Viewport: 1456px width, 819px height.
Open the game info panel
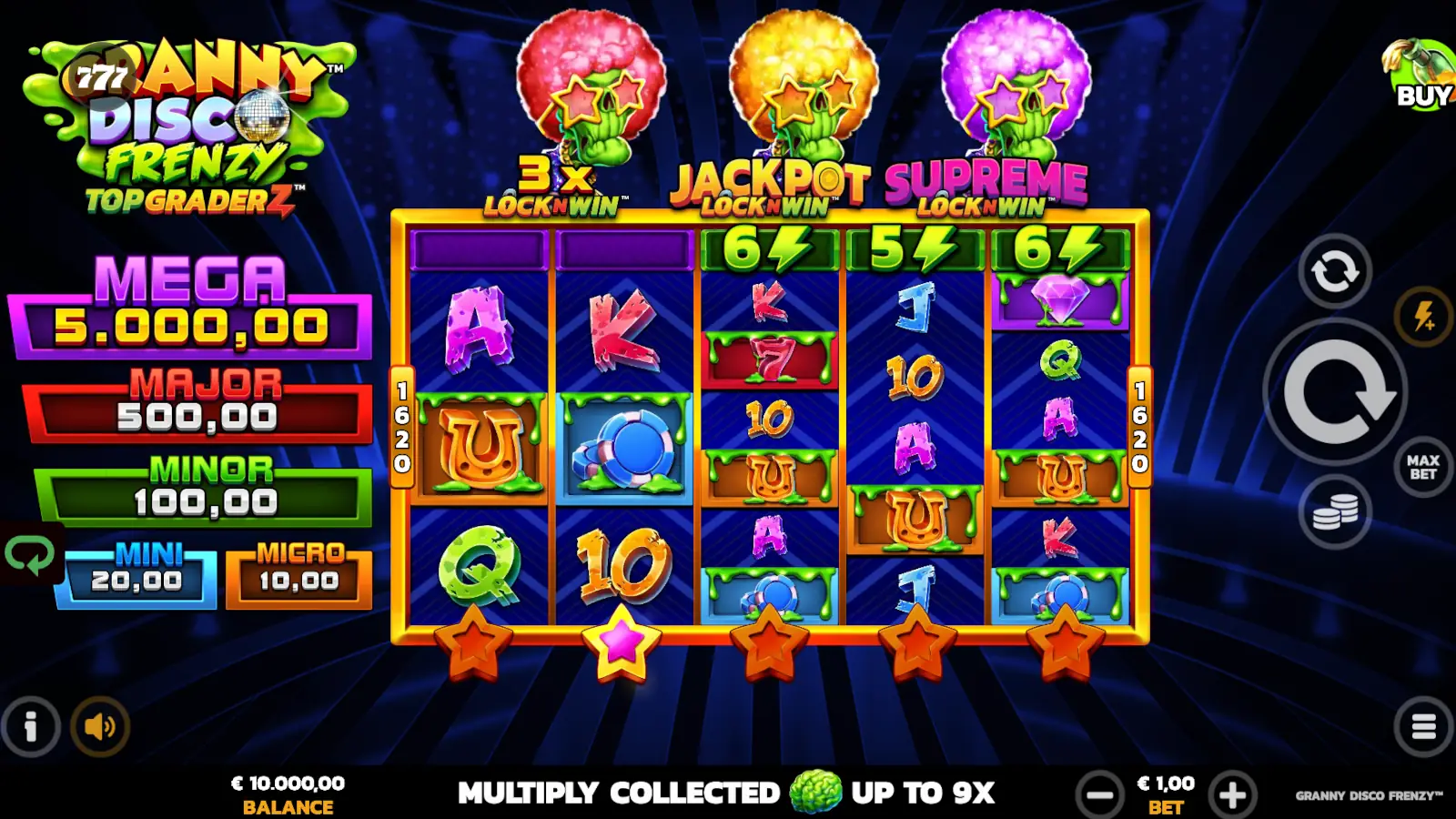click(x=30, y=726)
